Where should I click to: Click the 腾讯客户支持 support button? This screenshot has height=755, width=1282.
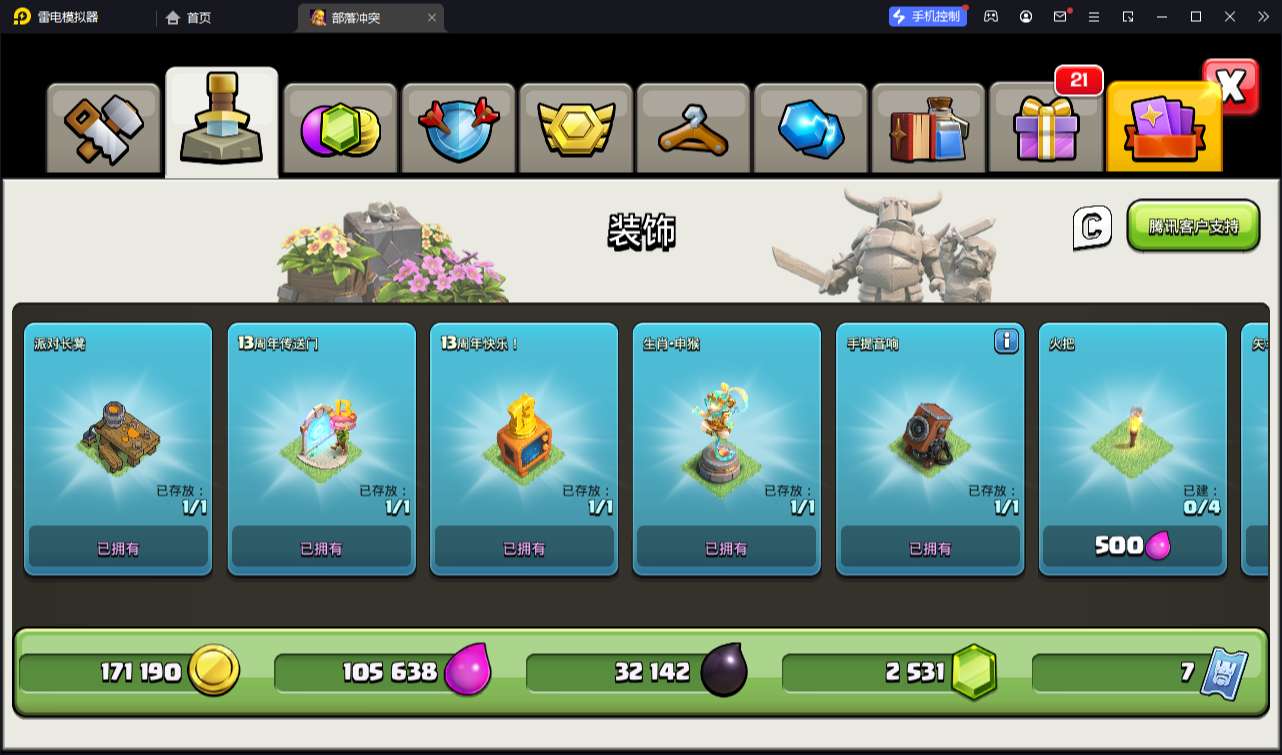[1193, 226]
